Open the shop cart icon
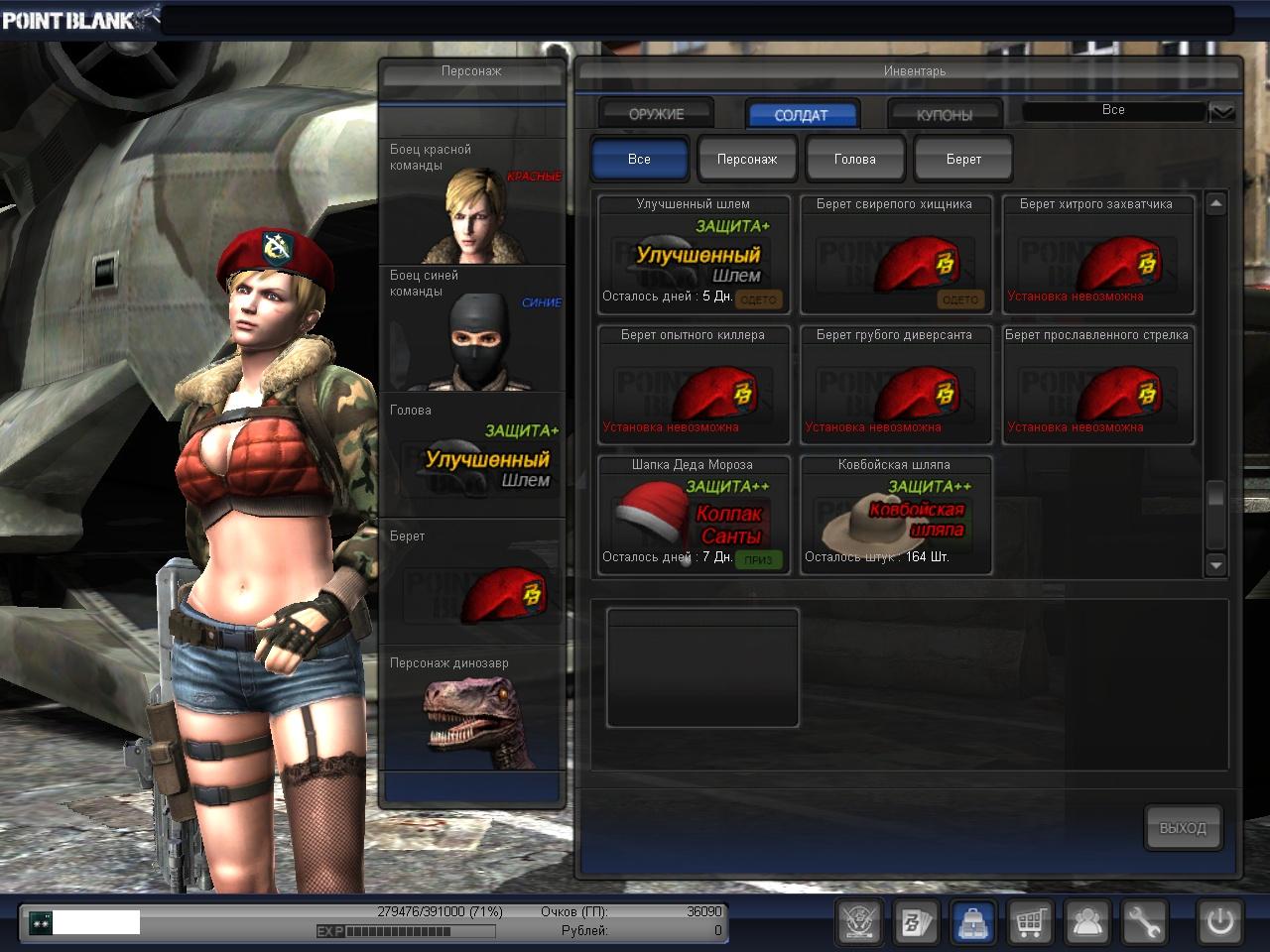Screen dimensions: 1270x952 [x=1030, y=923]
